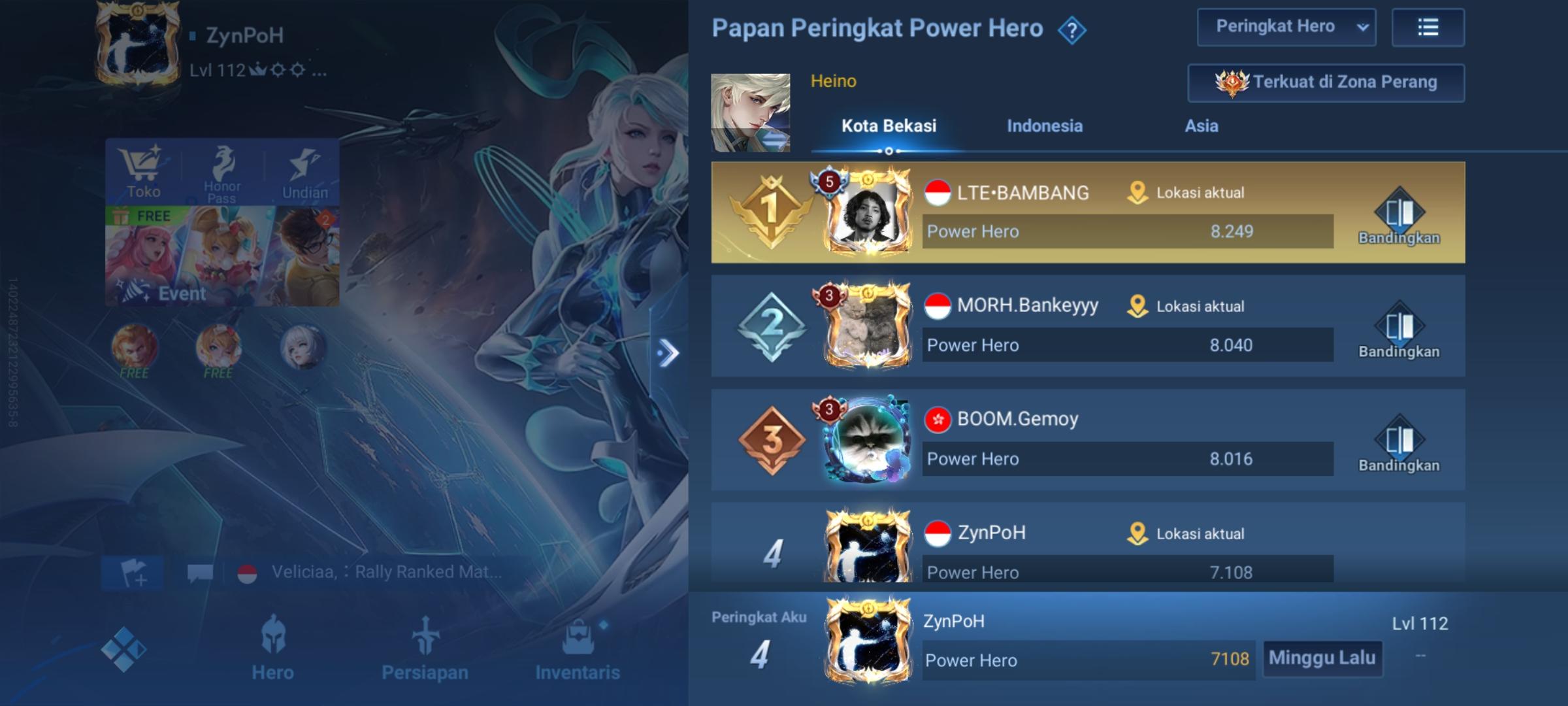Expand the right side panel arrow
The height and width of the screenshot is (706, 1568).
669,352
